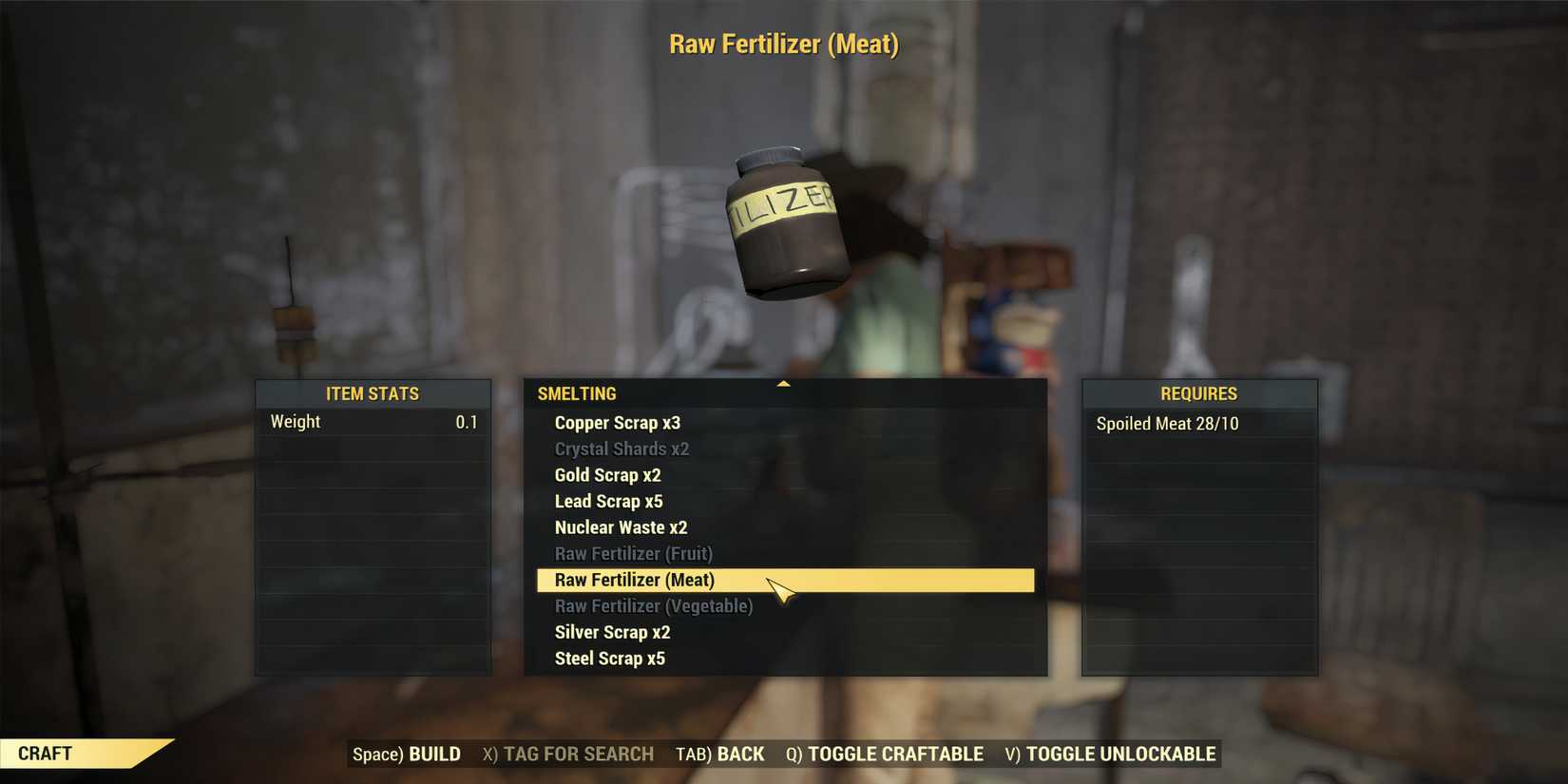The height and width of the screenshot is (784, 1568).
Task: Click the SMELTING category header
Action: point(577,393)
